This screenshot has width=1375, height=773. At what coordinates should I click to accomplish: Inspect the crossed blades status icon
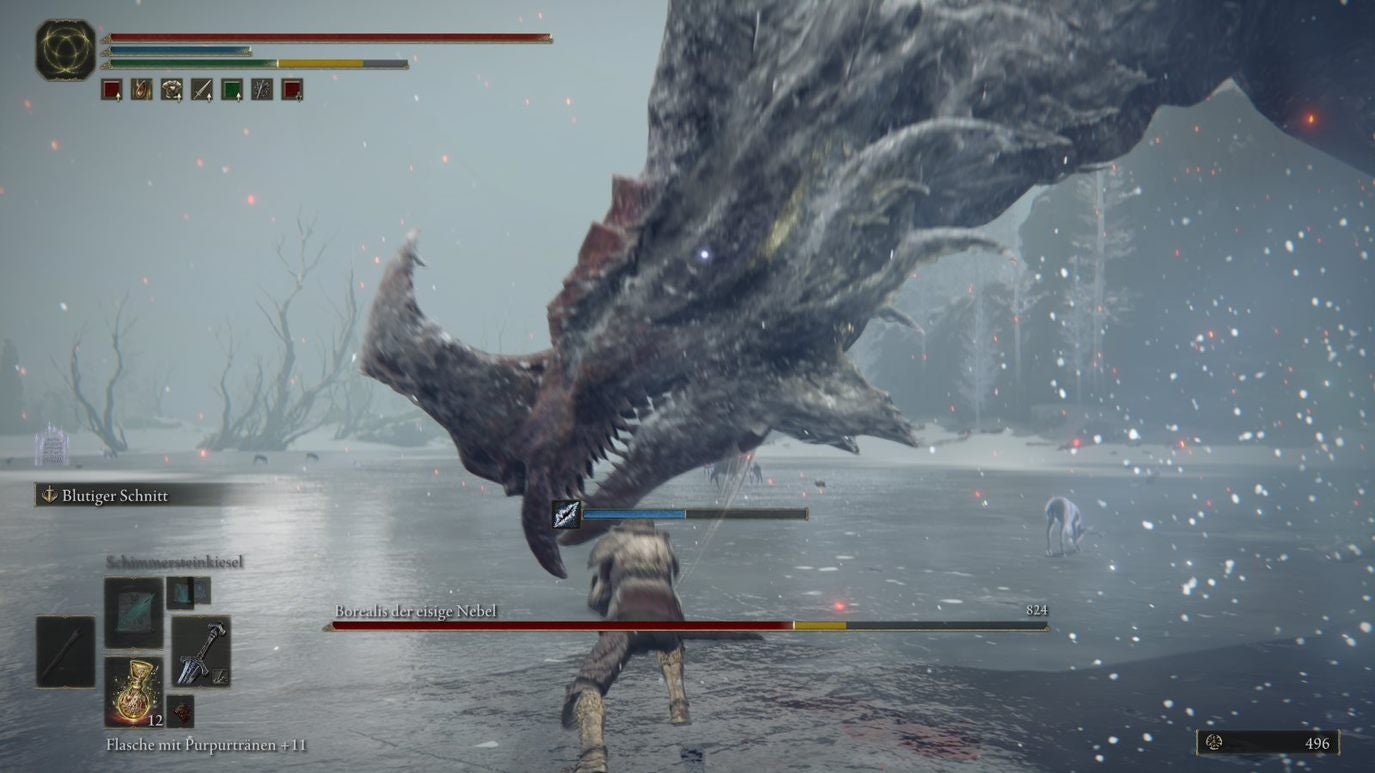click(262, 90)
